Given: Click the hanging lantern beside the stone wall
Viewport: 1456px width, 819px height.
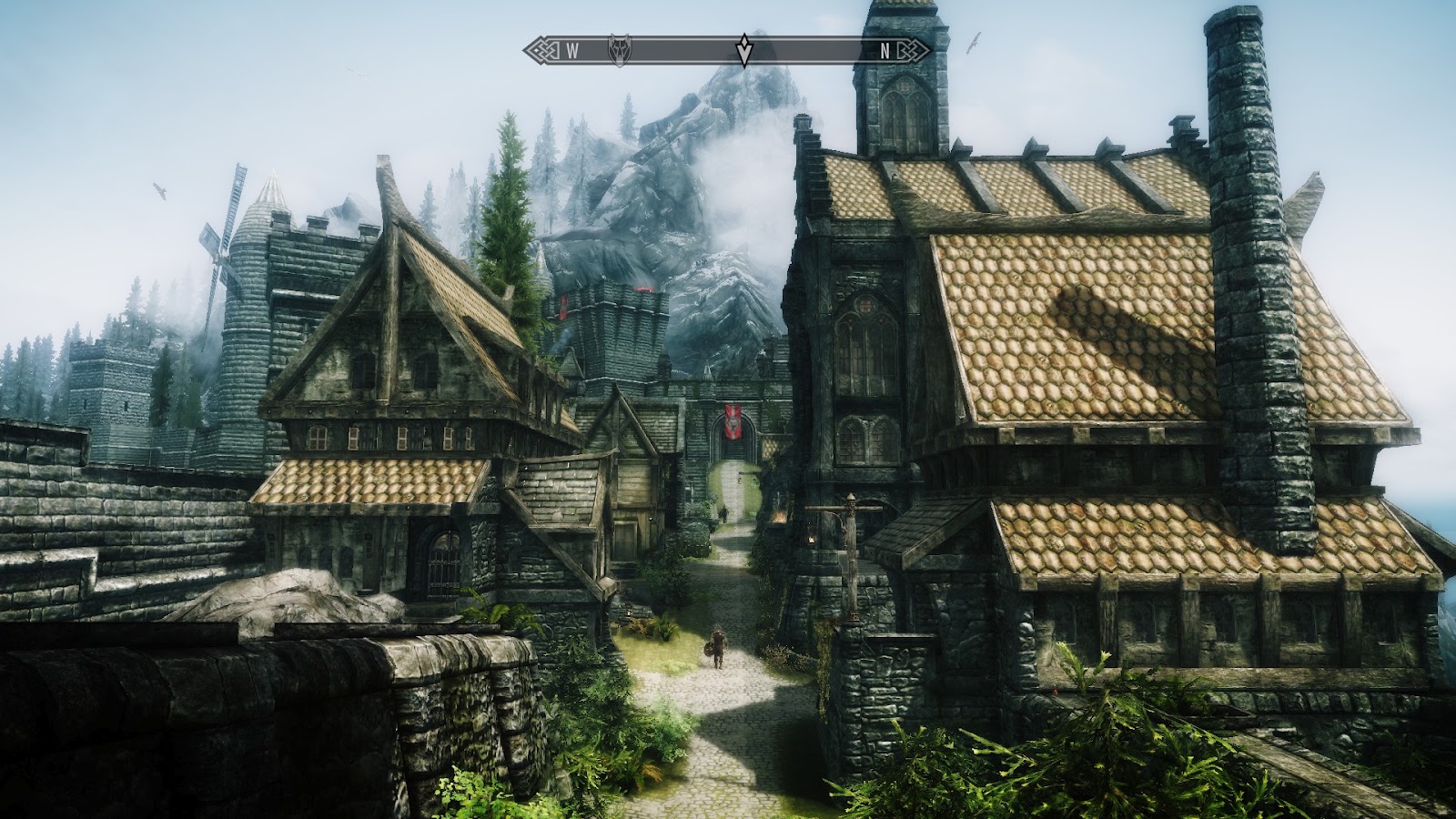Looking at the screenshot, I should click(811, 539).
